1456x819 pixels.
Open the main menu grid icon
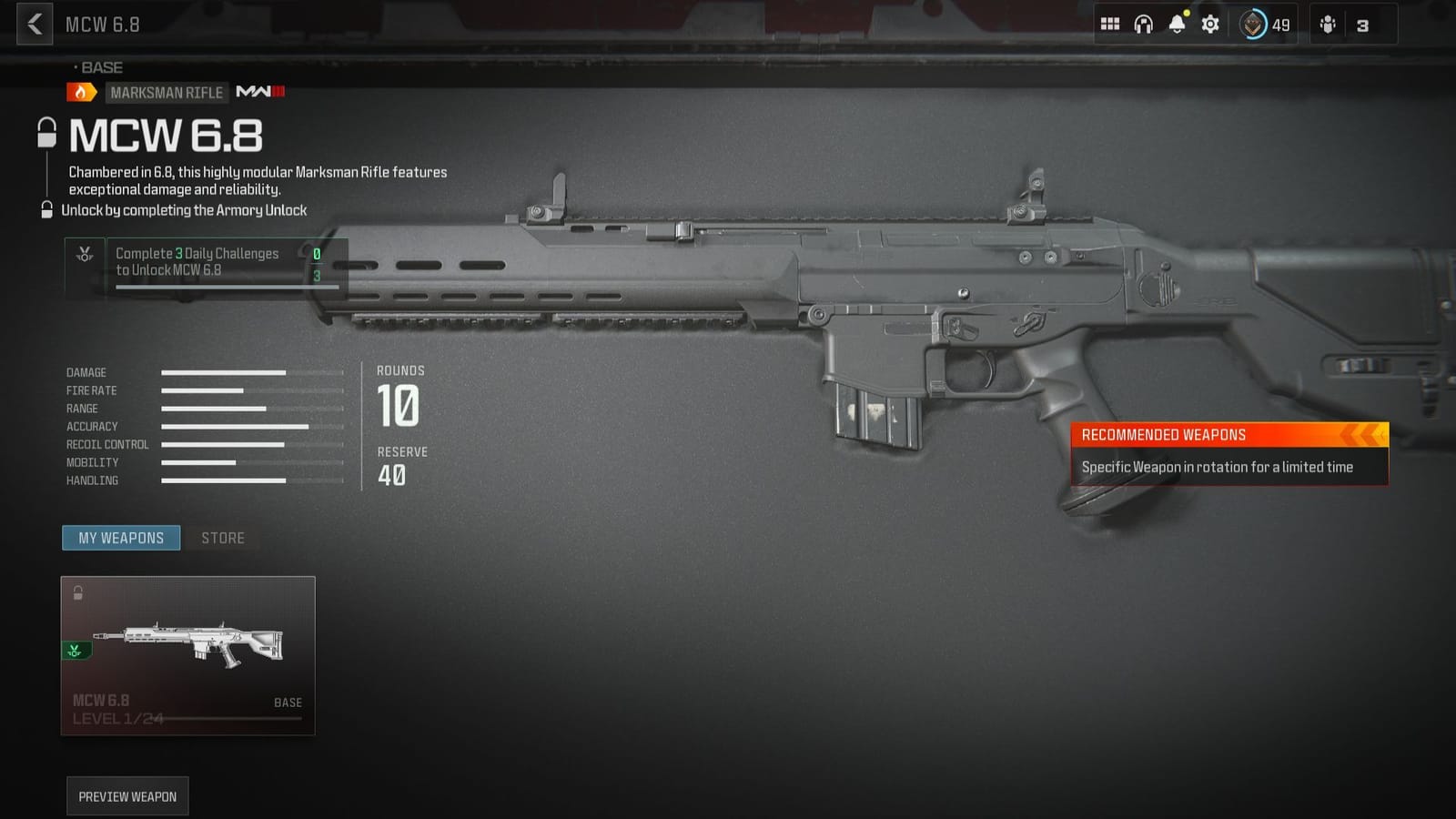pyautogui.click(x=1110, y=25)
